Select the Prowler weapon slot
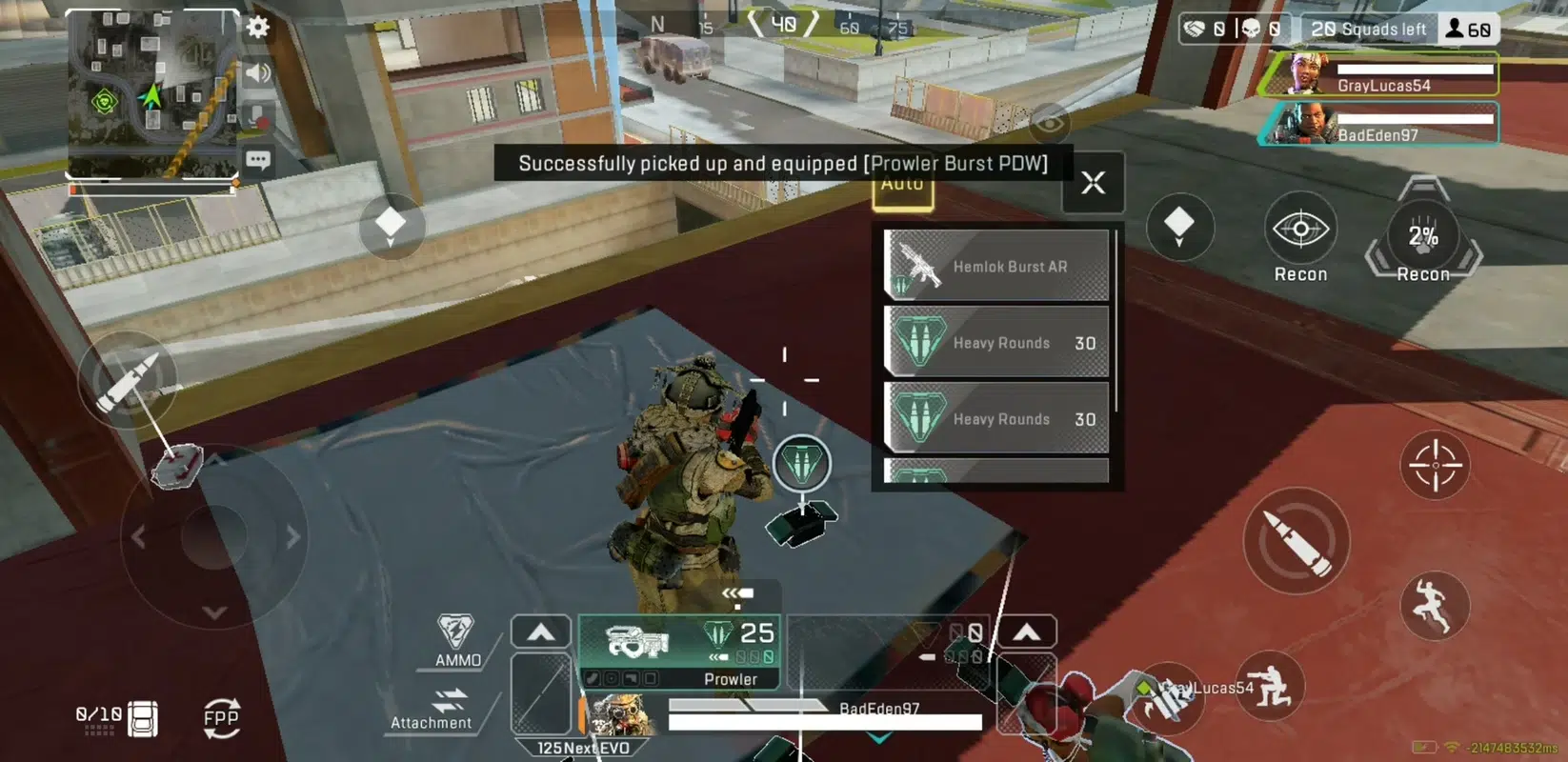1568x762 pixels. click(x=679, y=652)
